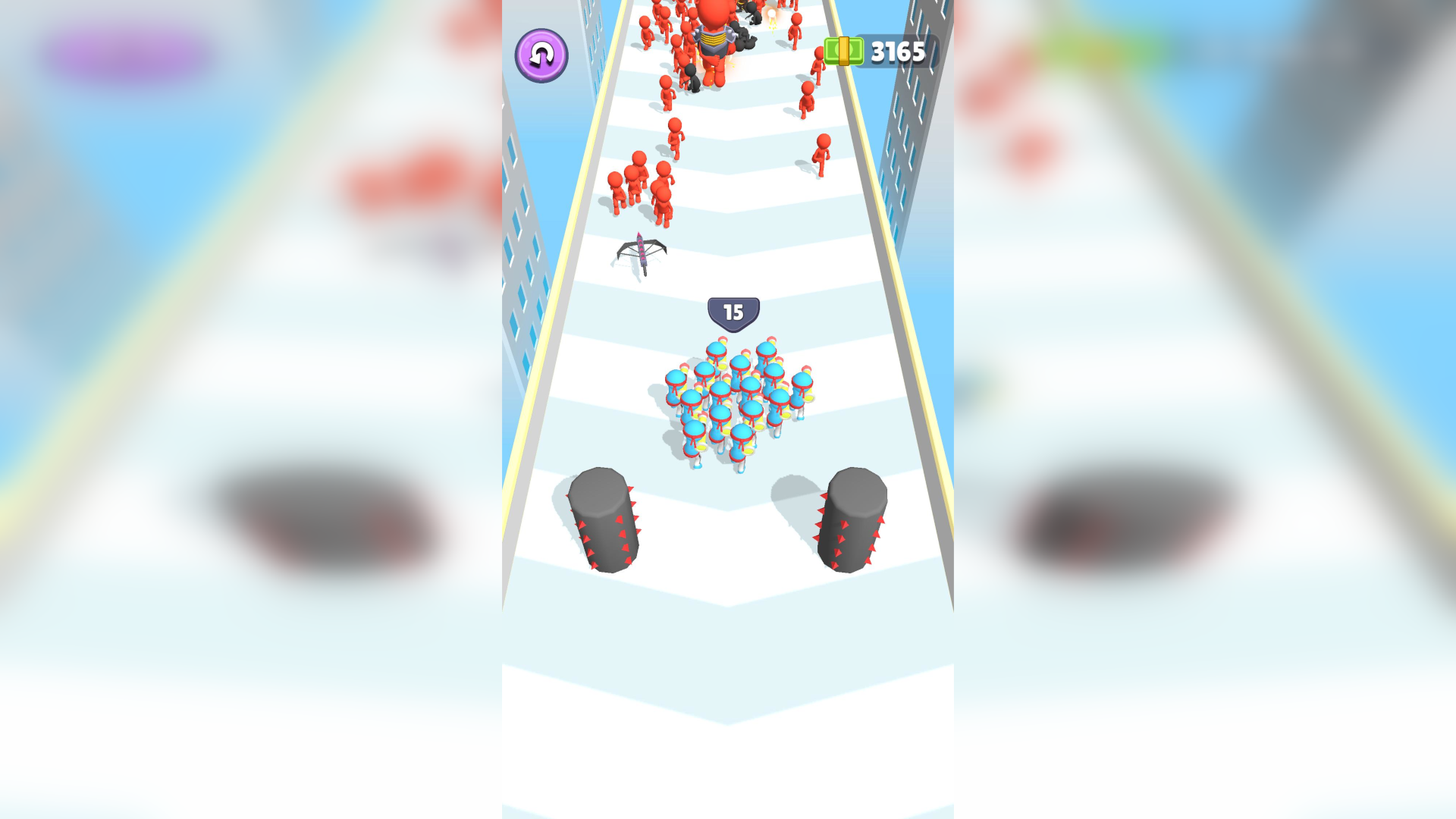Tap the money total reading 3165

point(897,52)
